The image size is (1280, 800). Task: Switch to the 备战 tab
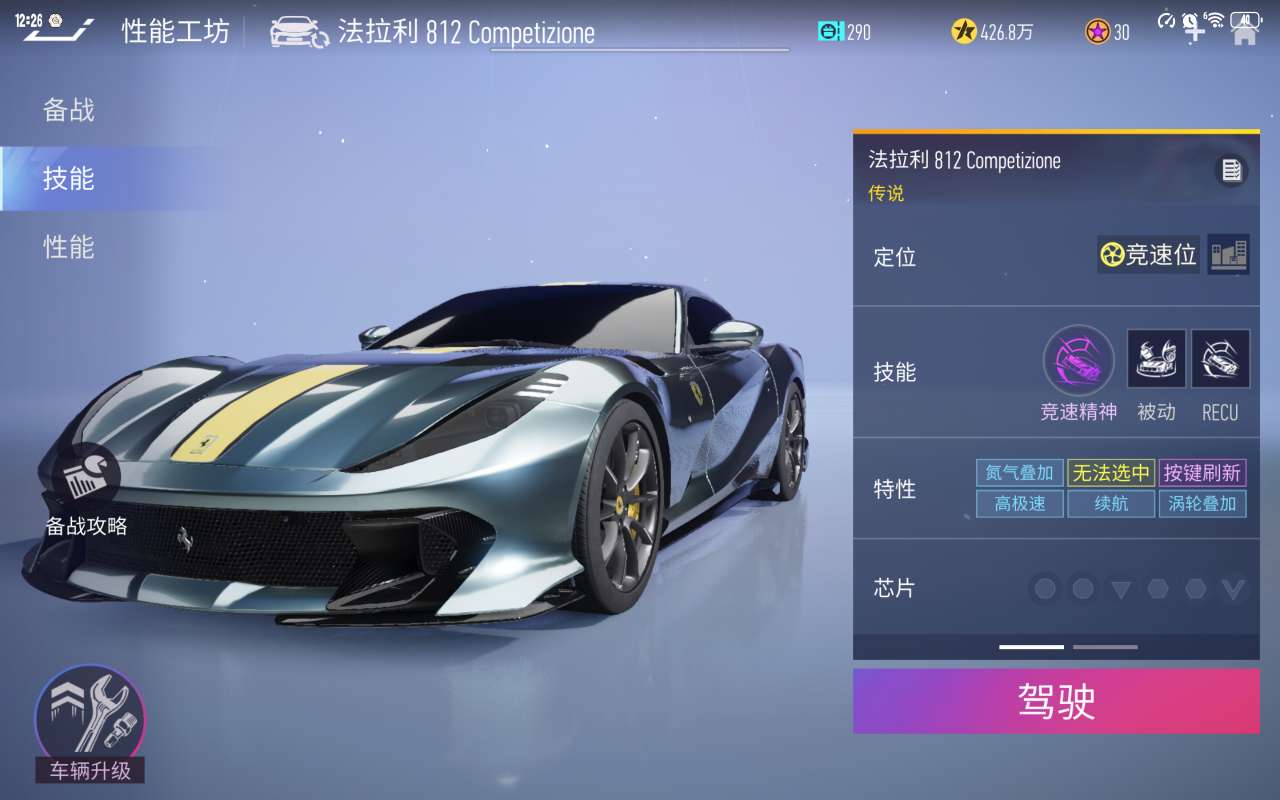click(69, 110)
